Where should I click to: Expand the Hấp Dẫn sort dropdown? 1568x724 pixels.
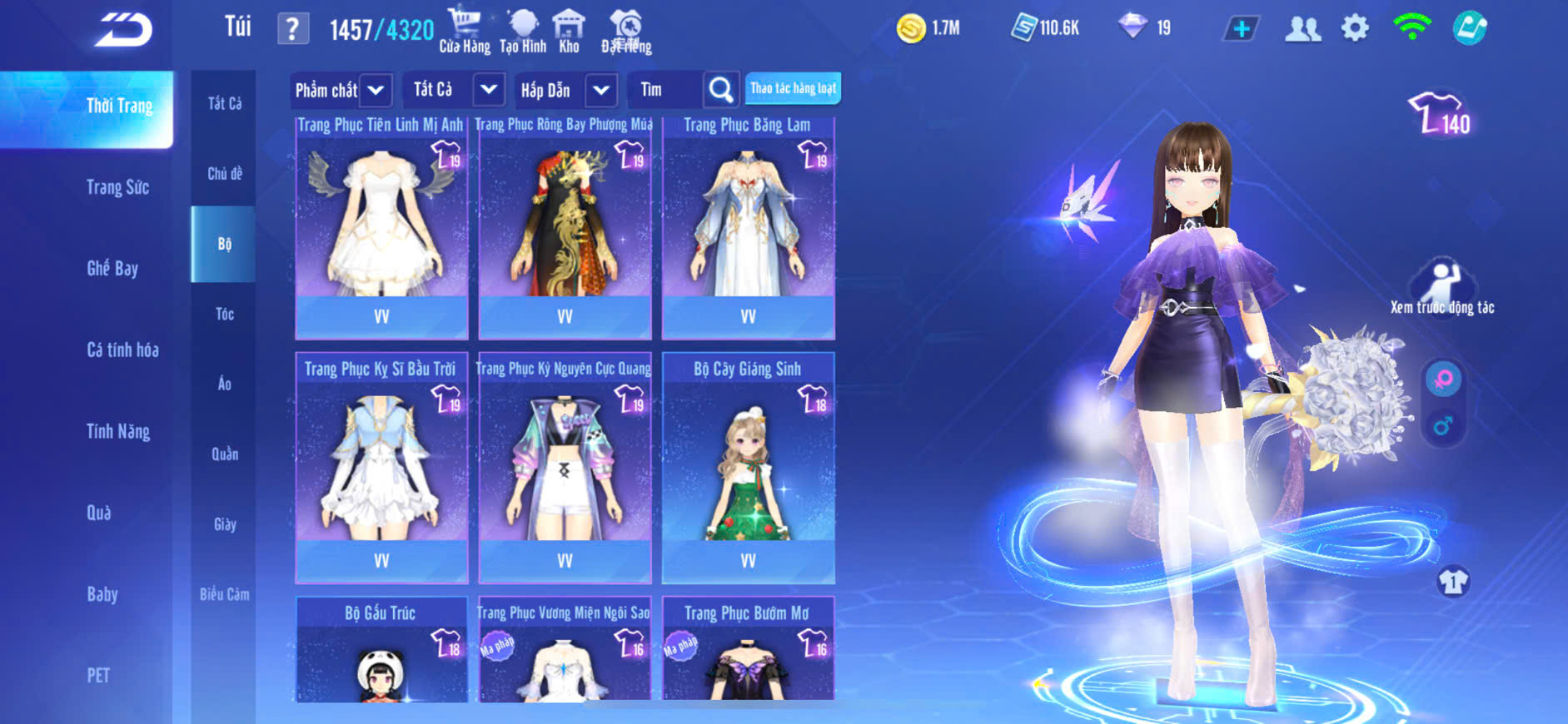coord(601,90)
